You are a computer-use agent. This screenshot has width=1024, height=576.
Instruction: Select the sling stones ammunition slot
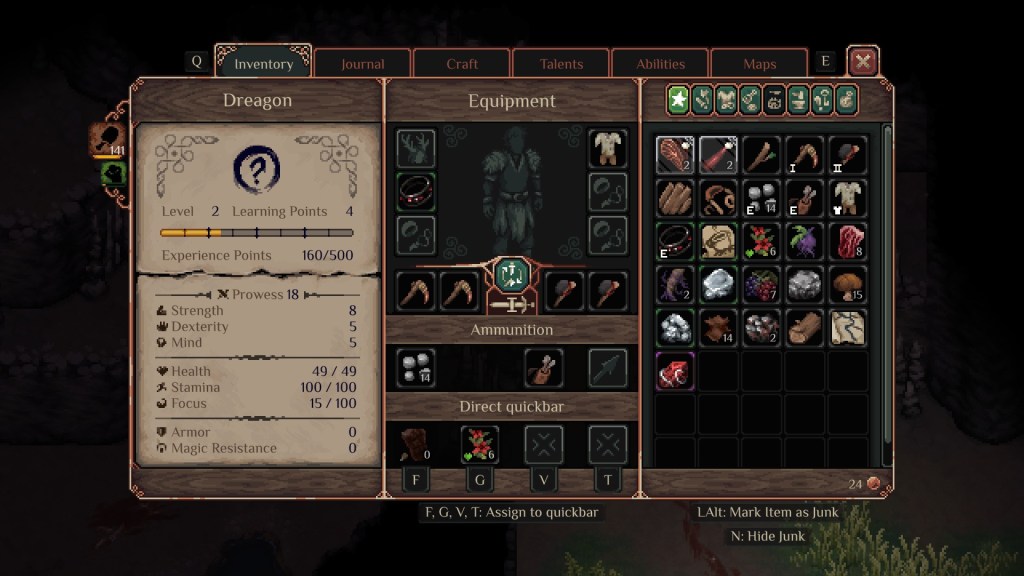pyautogui.click(x=415, y=367)
